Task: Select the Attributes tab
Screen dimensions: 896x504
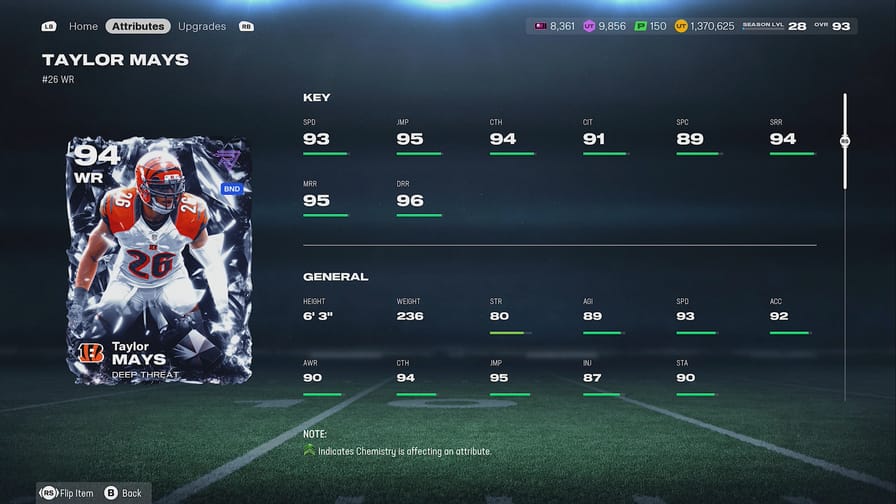Action: [x=138, y=26]
